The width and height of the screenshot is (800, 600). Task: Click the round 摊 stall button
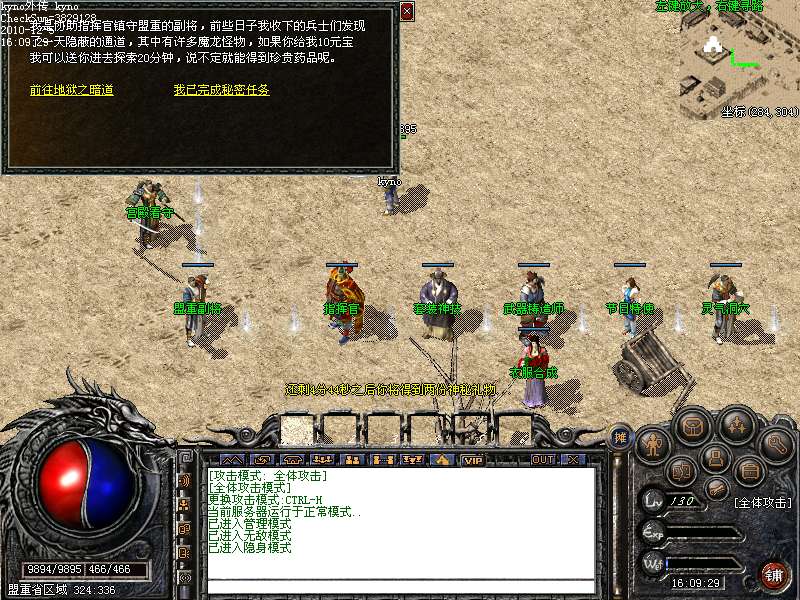click(620, 437)
